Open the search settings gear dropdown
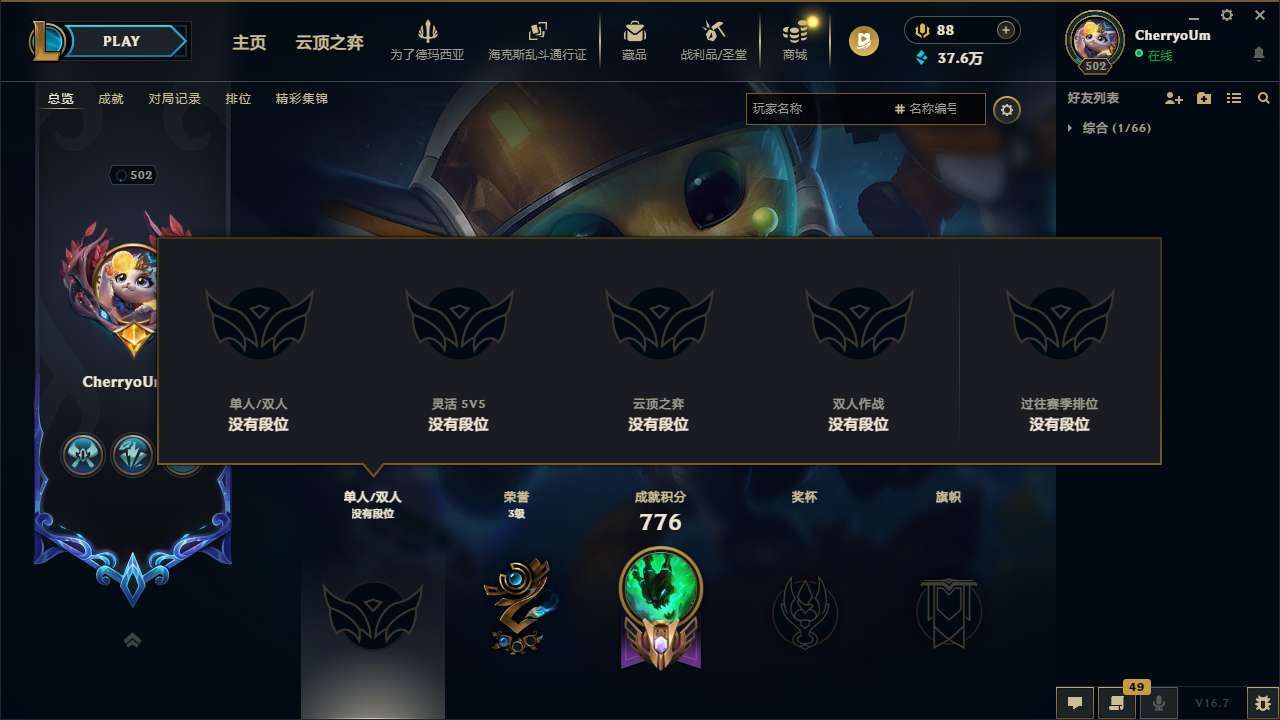This screenshot has height=720, width=1280. point(1007,110)
